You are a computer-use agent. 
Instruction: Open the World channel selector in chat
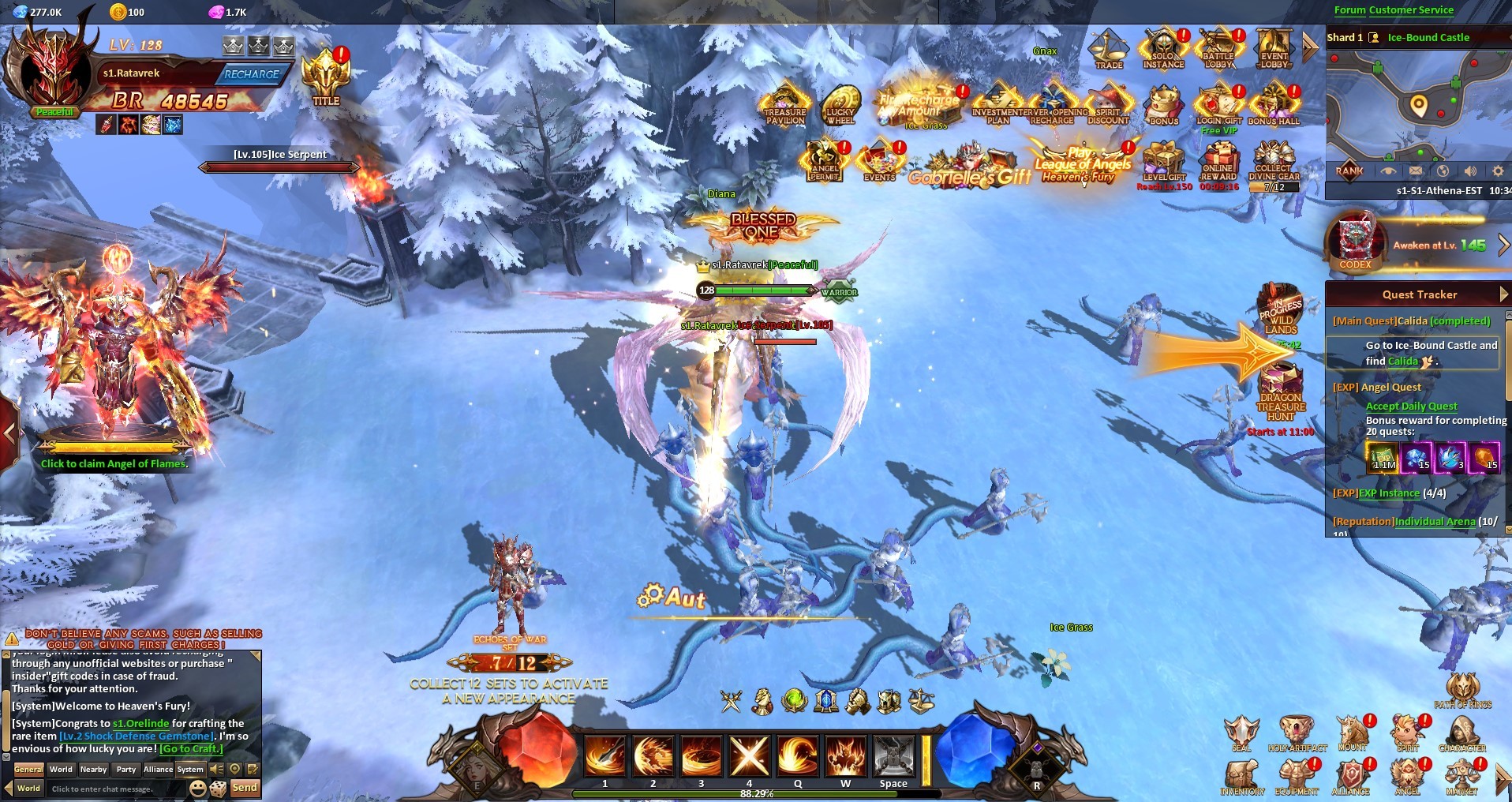click(x=28, y=788)
